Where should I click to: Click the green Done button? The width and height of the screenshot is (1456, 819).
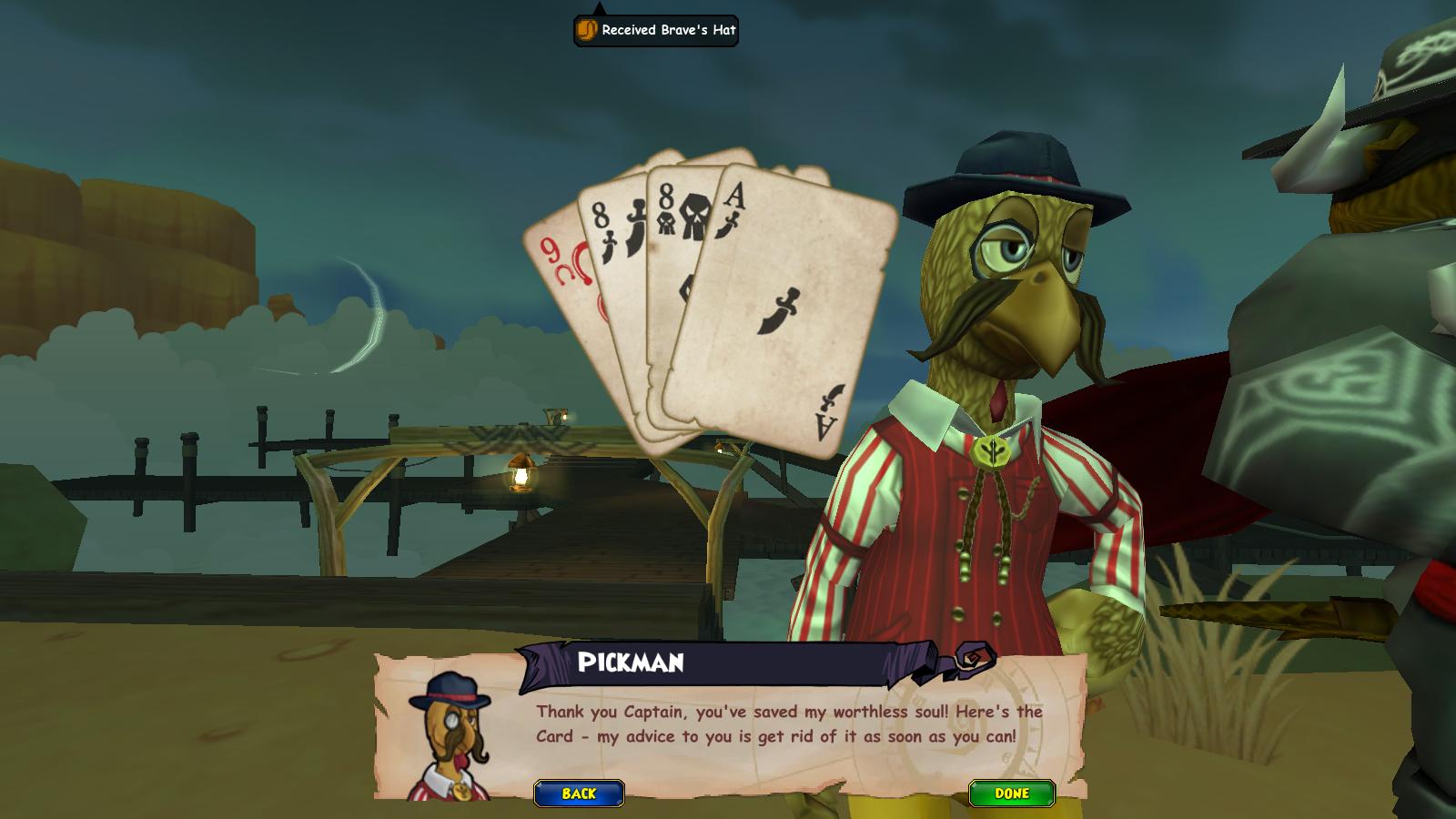click(x=1011, y=794)
